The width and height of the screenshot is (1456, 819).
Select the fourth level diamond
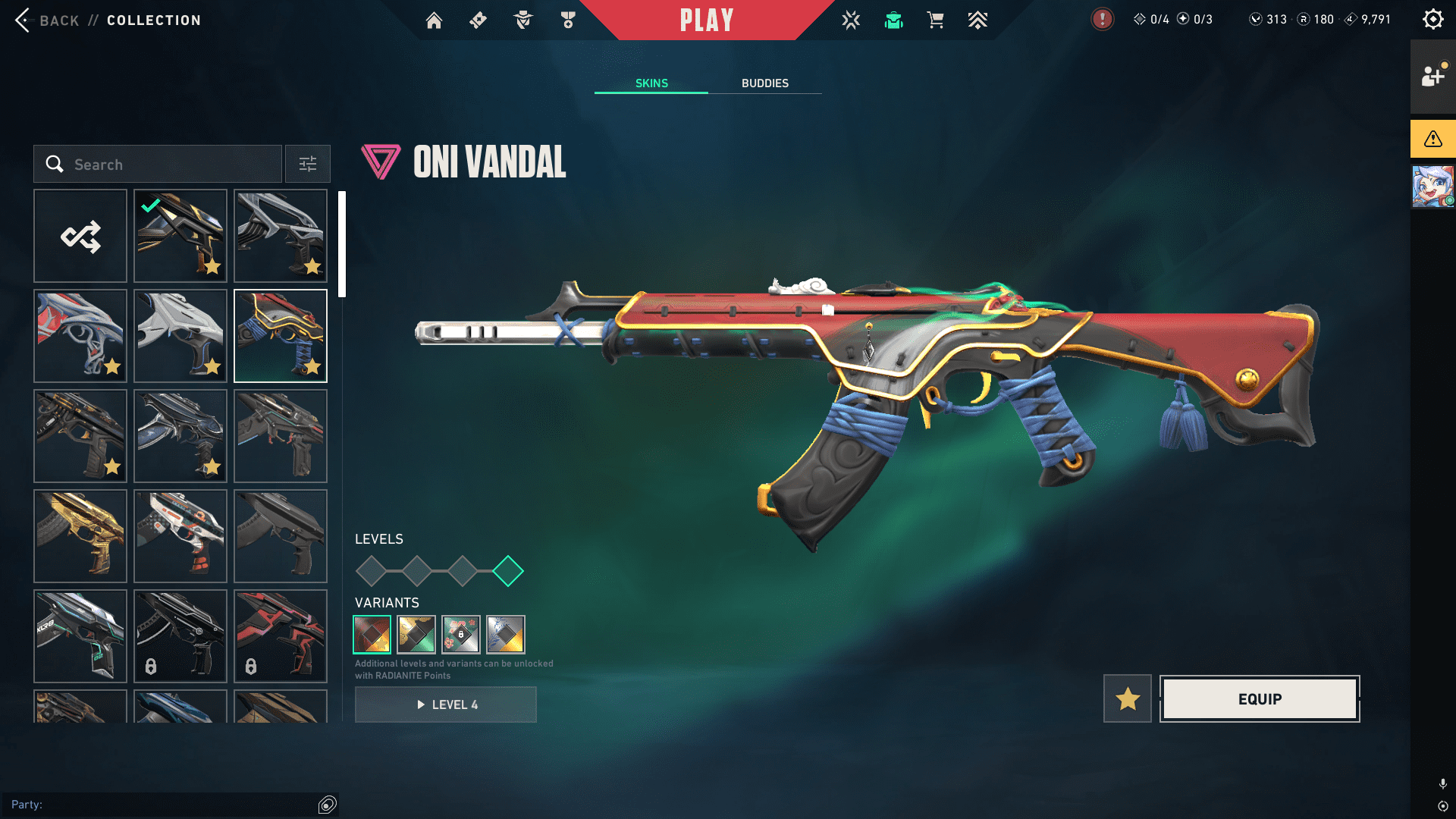pos(508,571)
